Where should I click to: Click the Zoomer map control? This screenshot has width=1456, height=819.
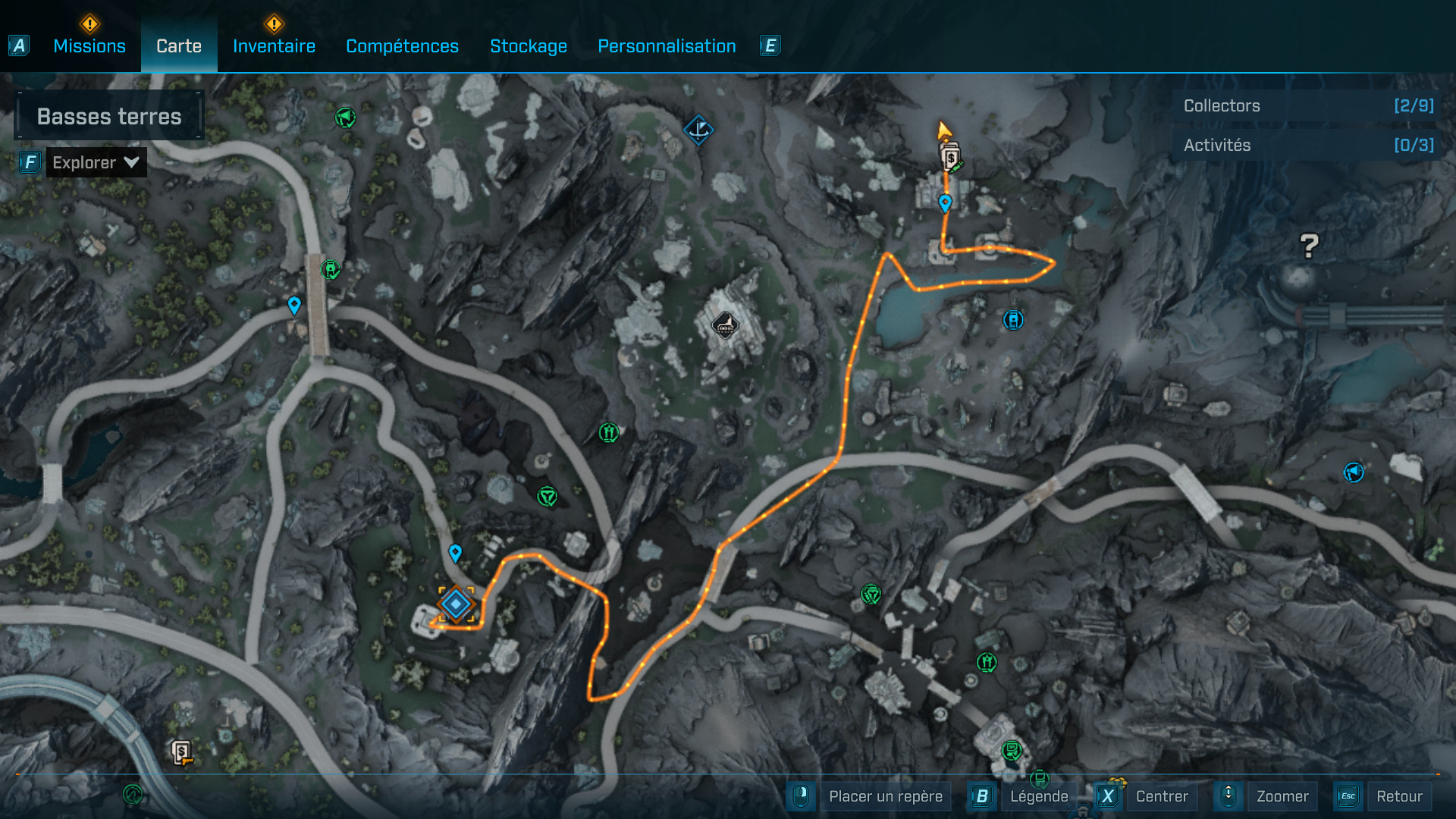pyautogui.click(x=1282, y=796)
